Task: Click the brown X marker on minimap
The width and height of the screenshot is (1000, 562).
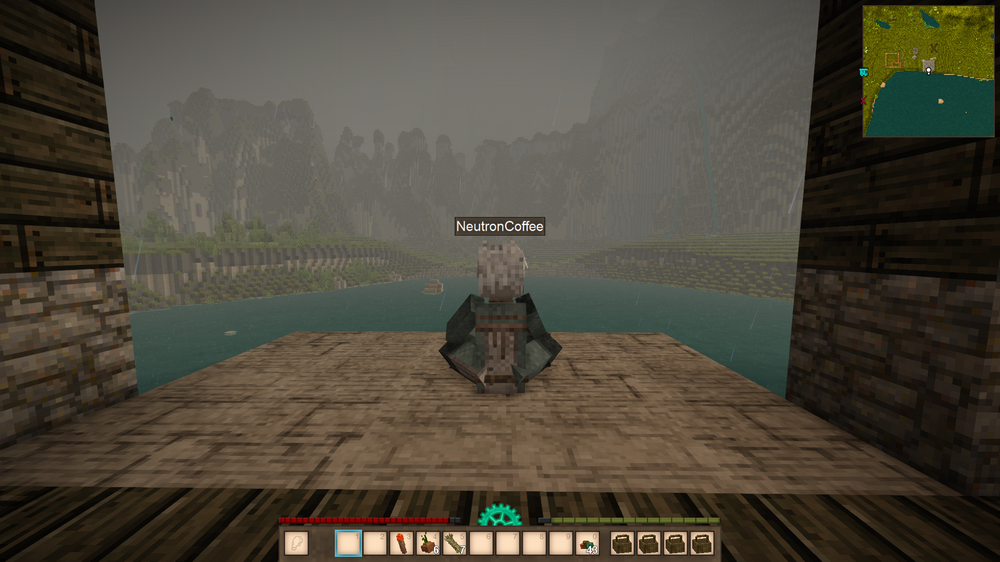Action: pyautogui.click(x=934, y=47)
